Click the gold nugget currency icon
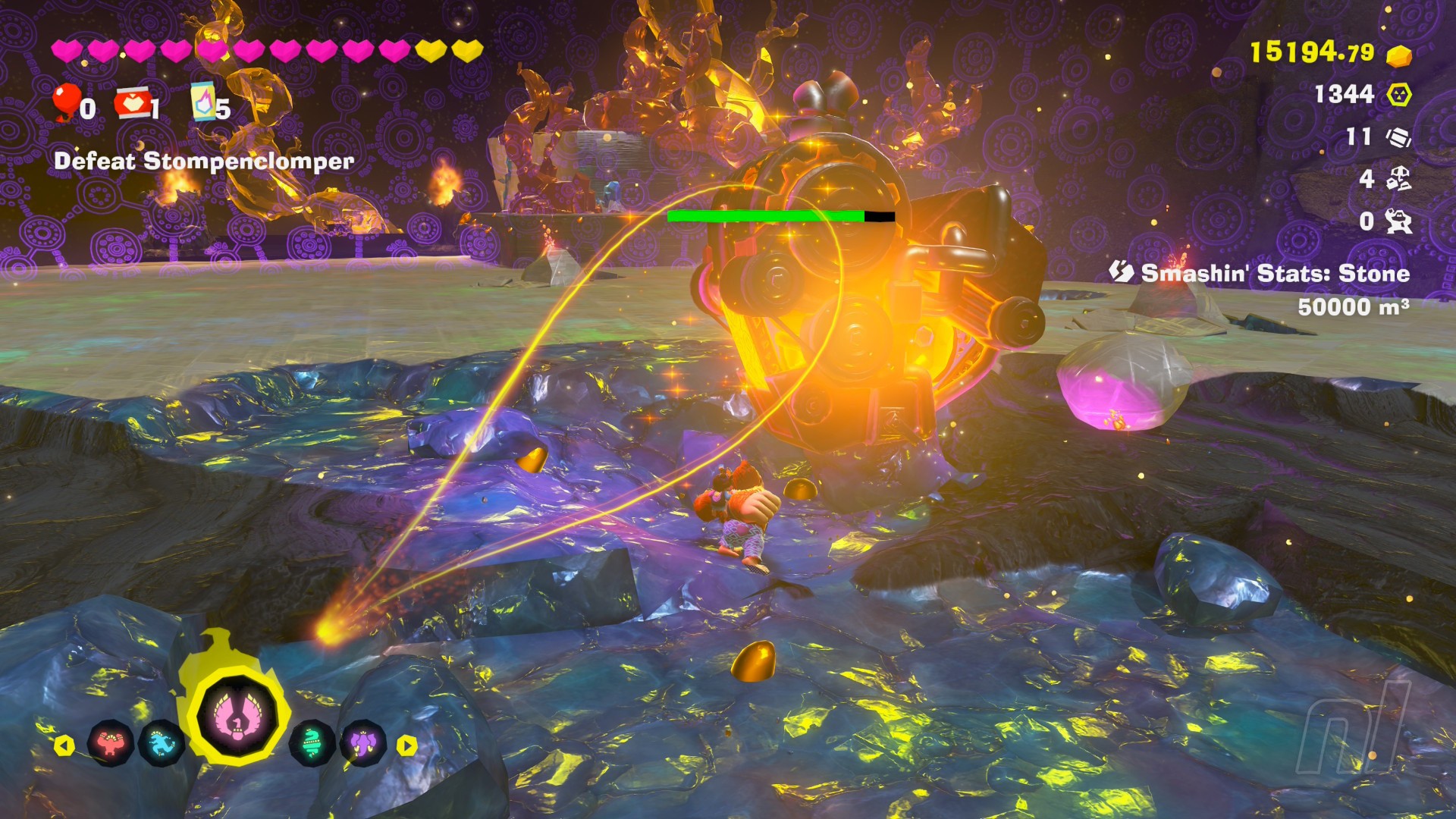The image size is (1456, 819). (1399, 55)
